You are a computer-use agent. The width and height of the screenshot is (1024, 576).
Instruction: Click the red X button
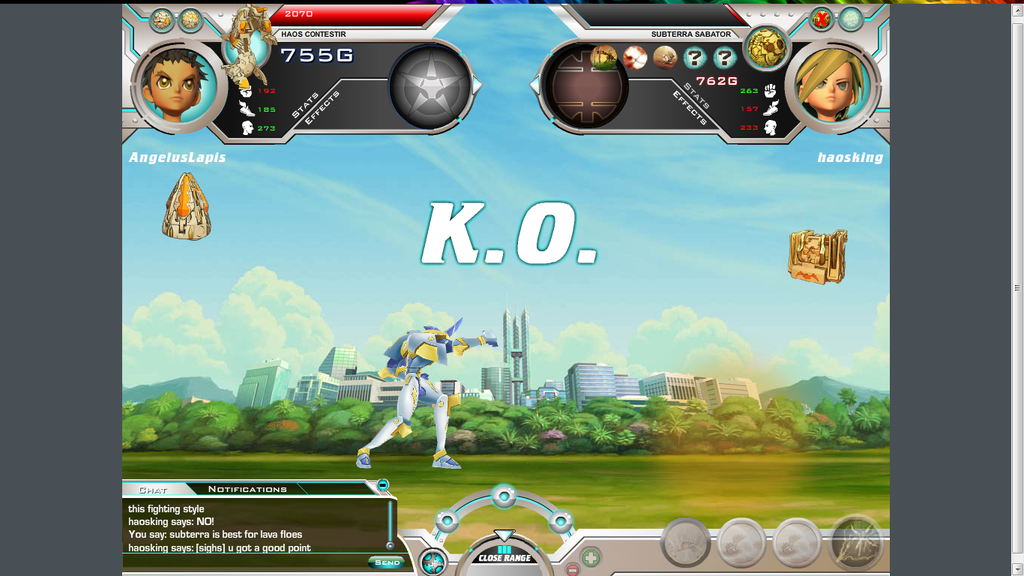pyautogui.click(x=821, y=19)
